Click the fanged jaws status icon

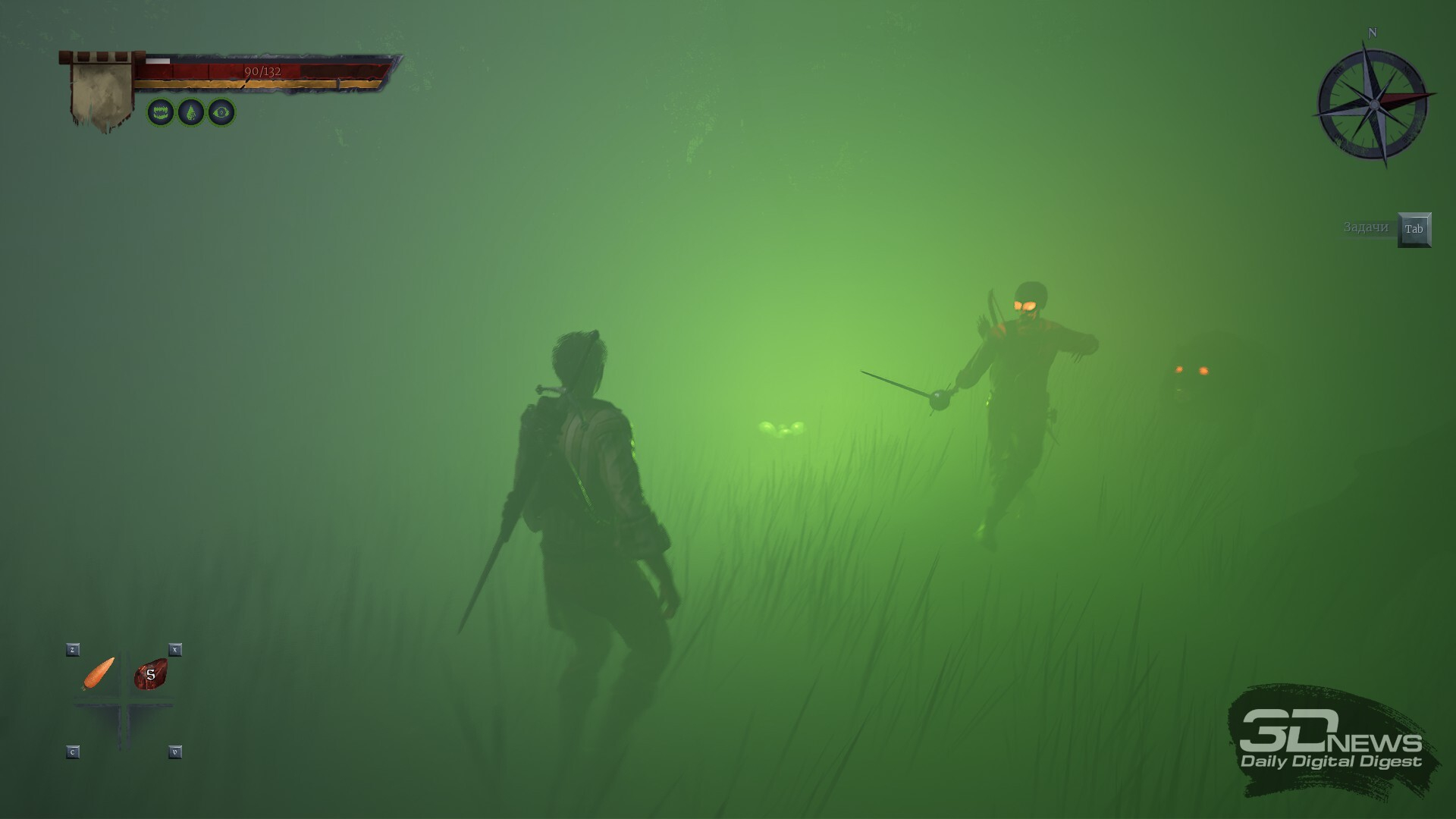[161, 113]
